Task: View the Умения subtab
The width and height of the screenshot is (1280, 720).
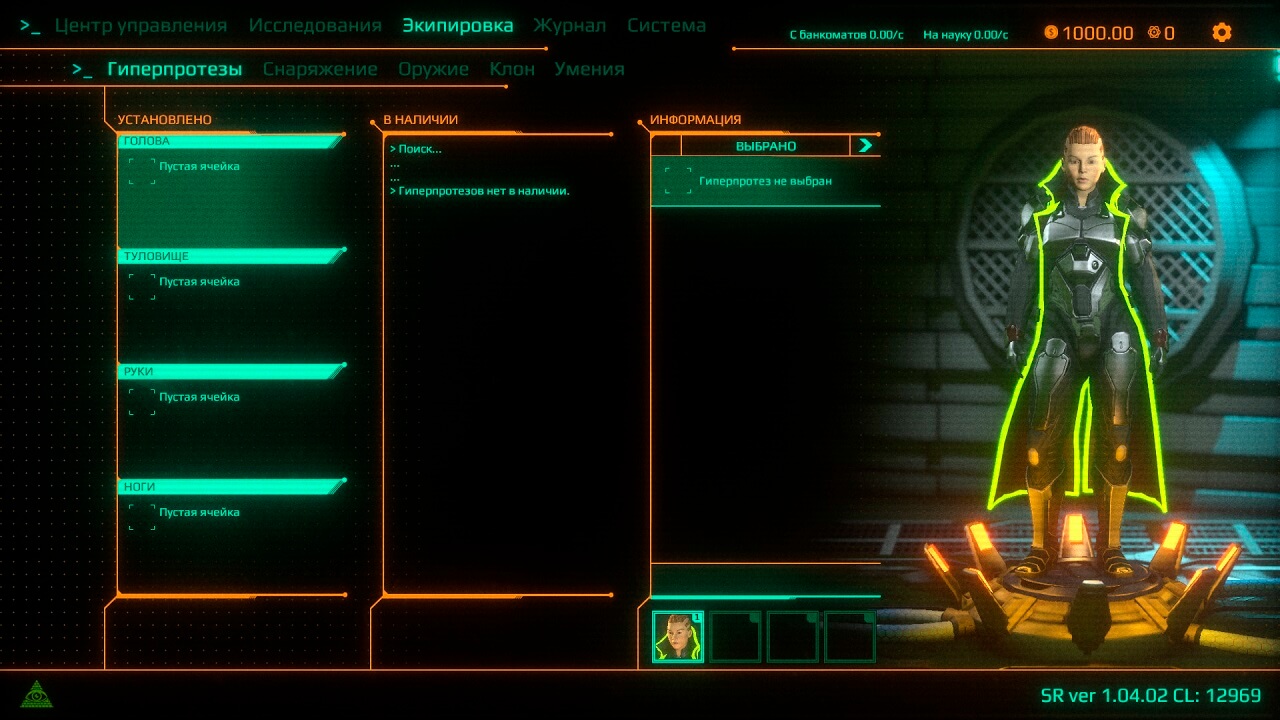Action: click(589, 69)
